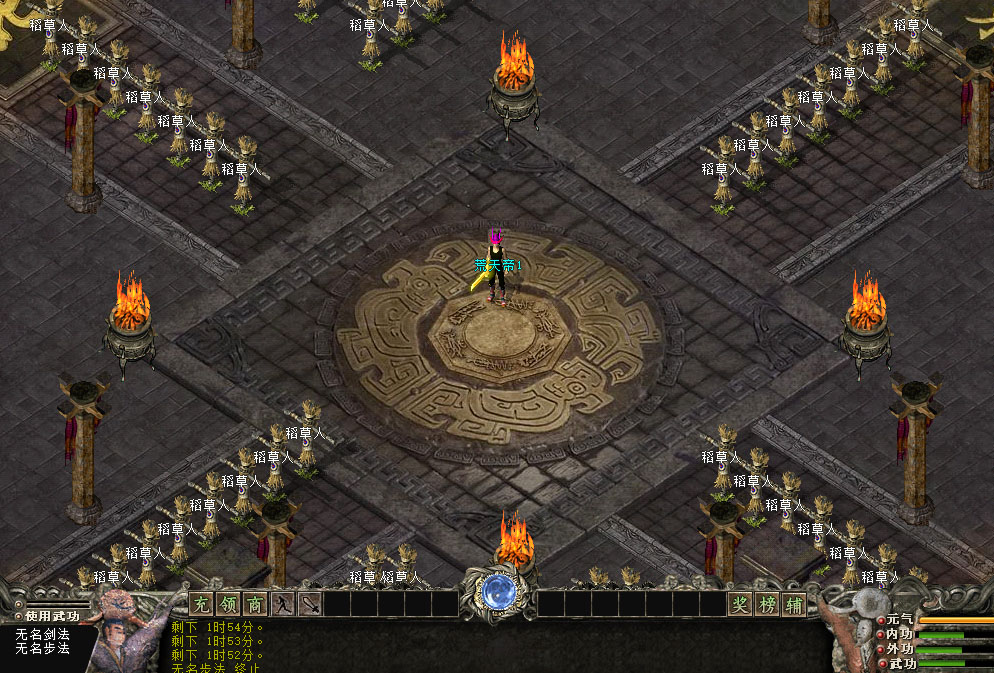Open the 充 recharge button
The width and height of the screenshot is (994, 673).
pyautogui.click(x=201, y=604)
